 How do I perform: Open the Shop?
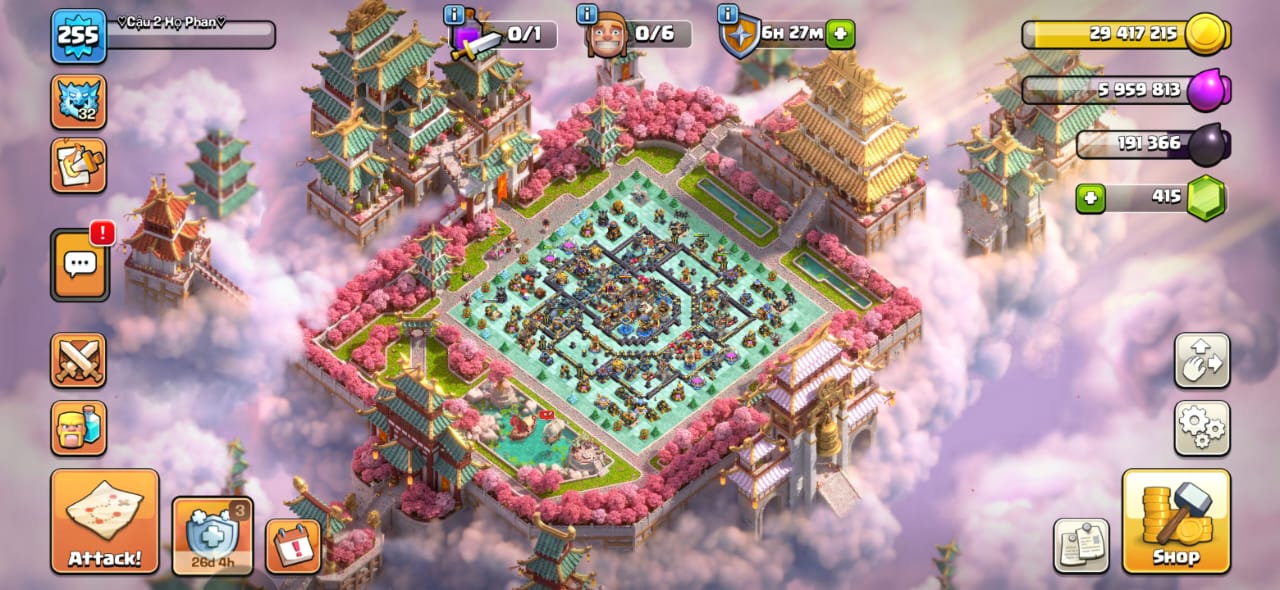[x=1176, y=521]
